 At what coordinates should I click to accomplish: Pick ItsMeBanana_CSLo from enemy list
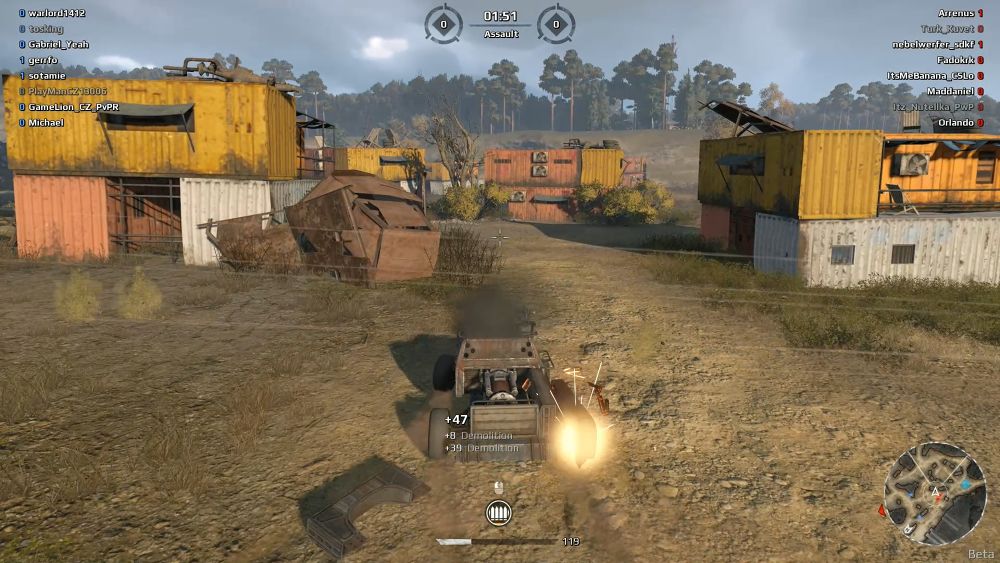pos(934,76)
